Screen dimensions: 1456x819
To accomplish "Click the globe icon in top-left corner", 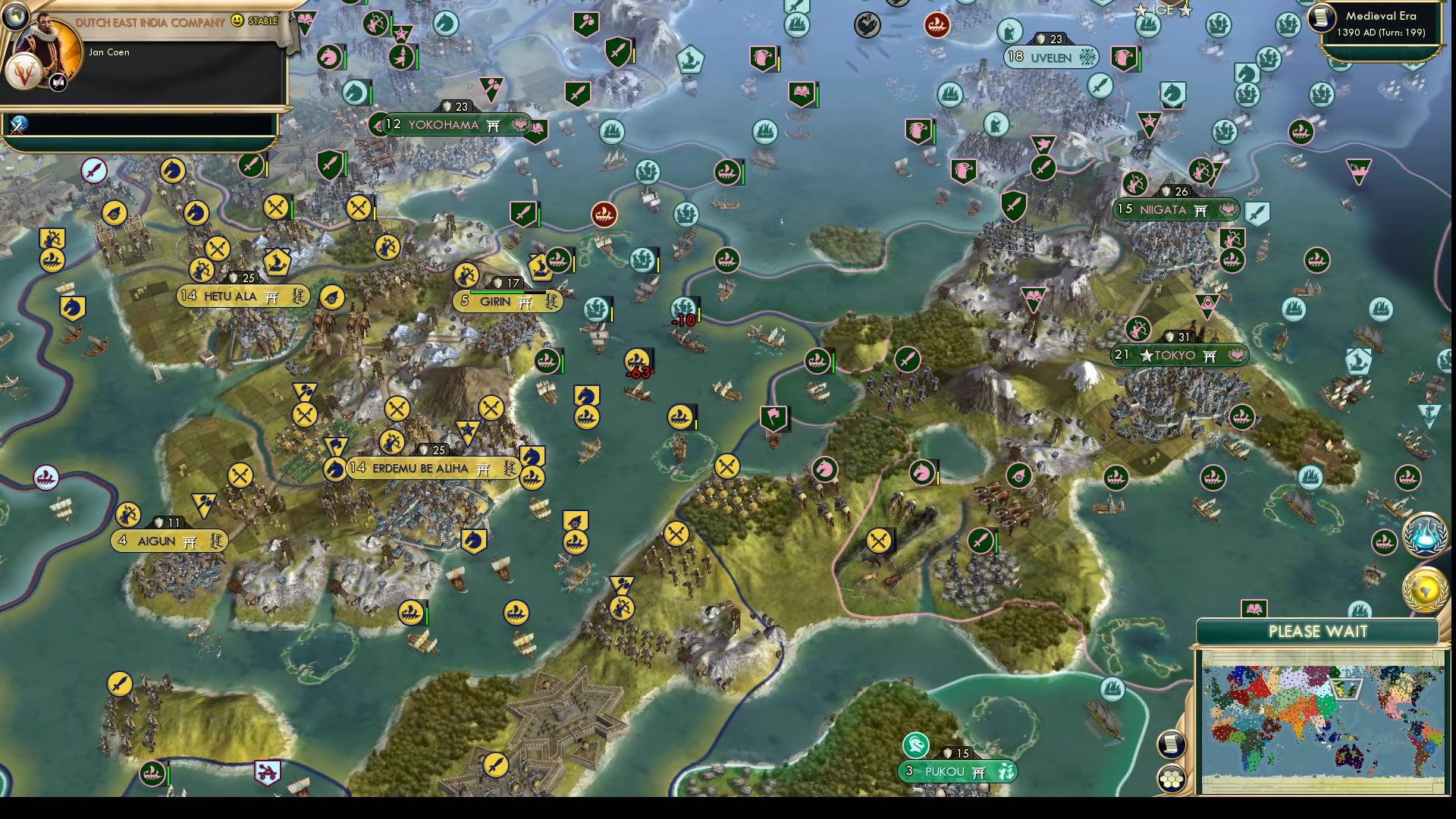I will tap(14, 17).
